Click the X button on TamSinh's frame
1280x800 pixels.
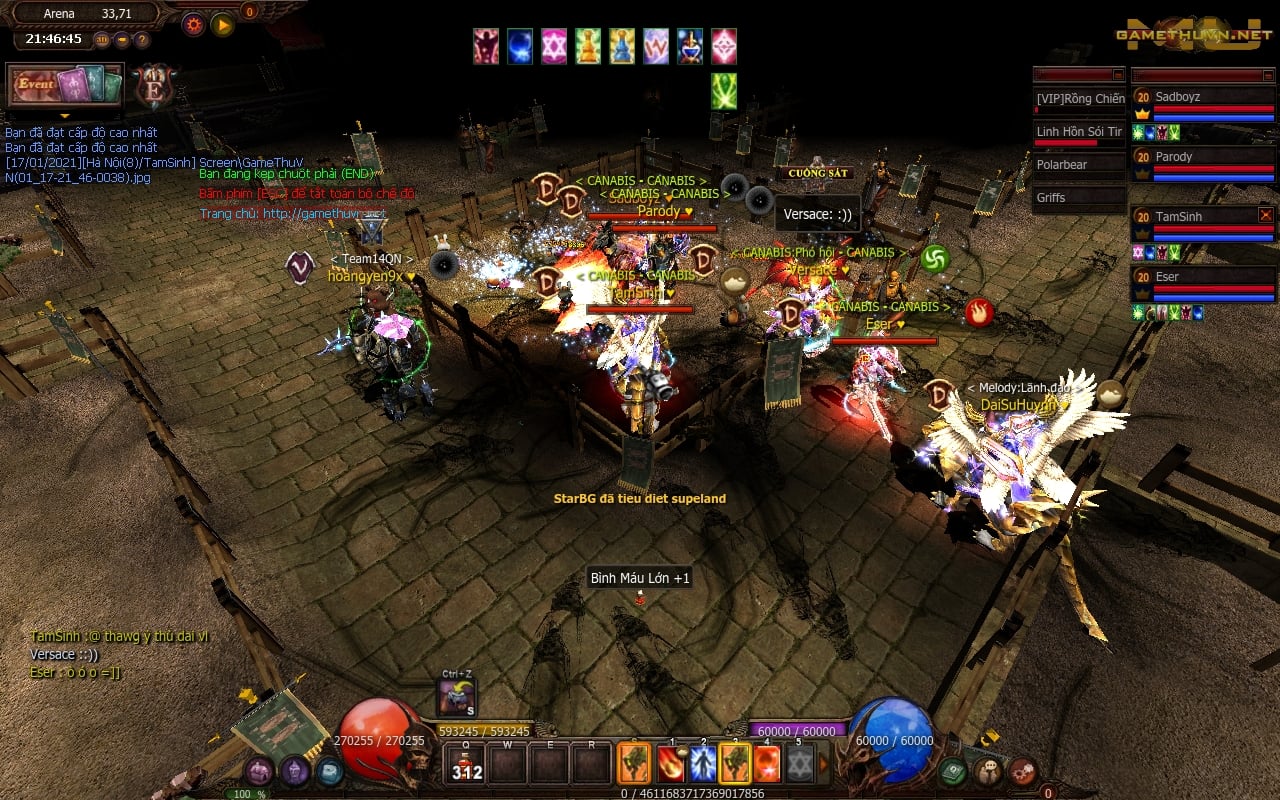(x=1265, y=215)
